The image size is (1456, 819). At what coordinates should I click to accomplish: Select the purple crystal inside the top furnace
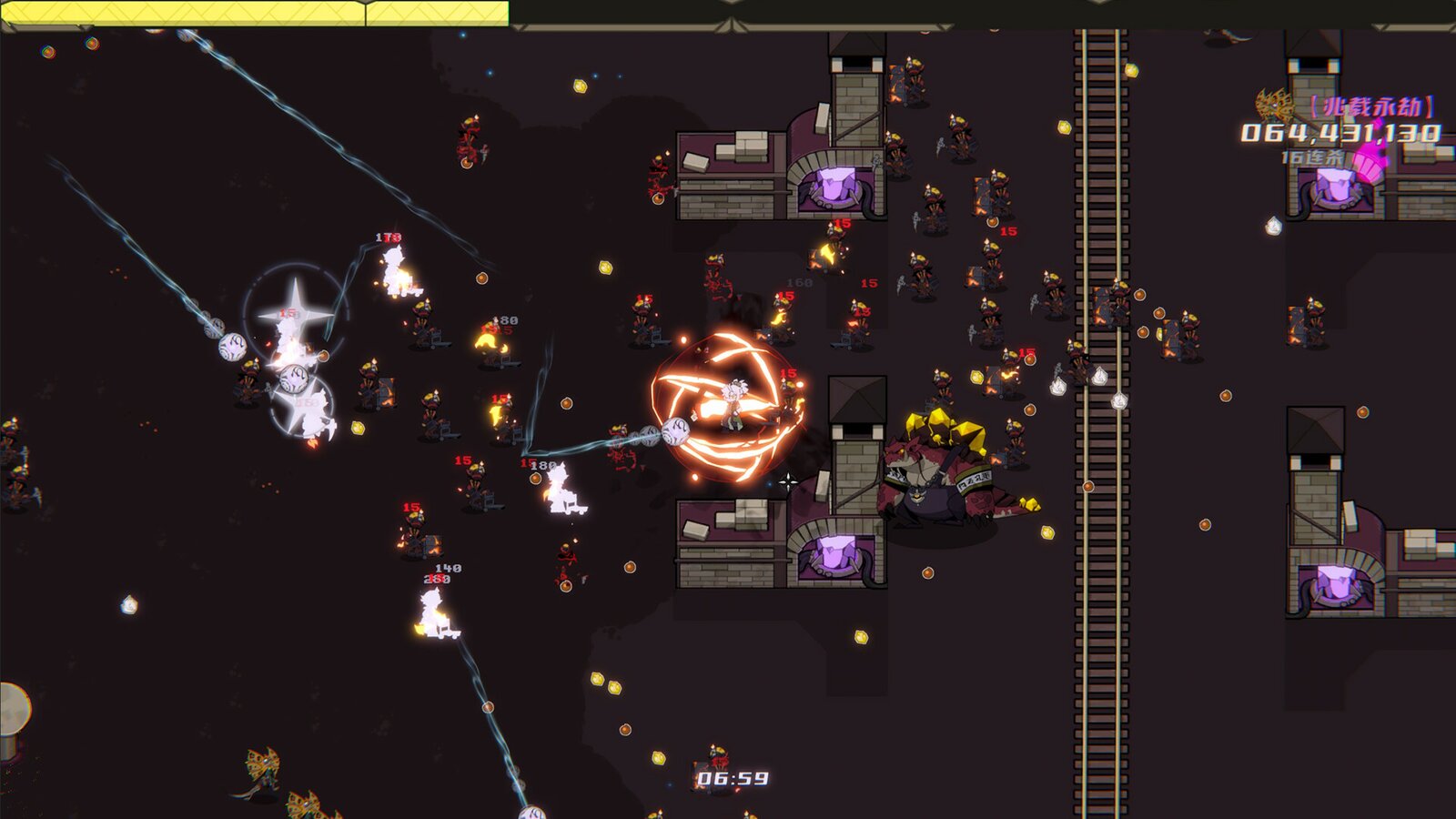[x=834, y=187]
